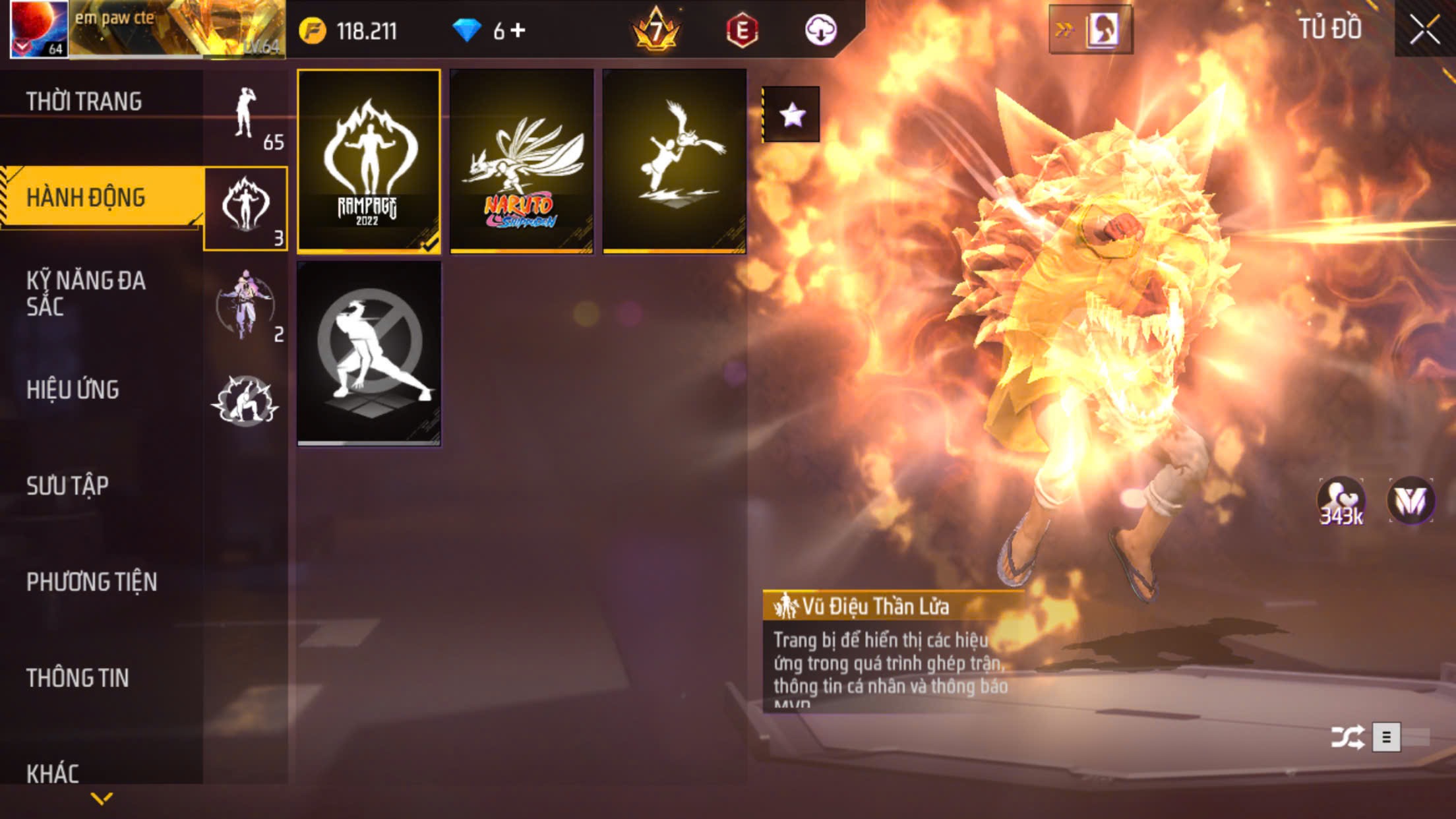The image size is (1456, 819).
Task: Go to the Sưu Tập tab
Action: 67,486
